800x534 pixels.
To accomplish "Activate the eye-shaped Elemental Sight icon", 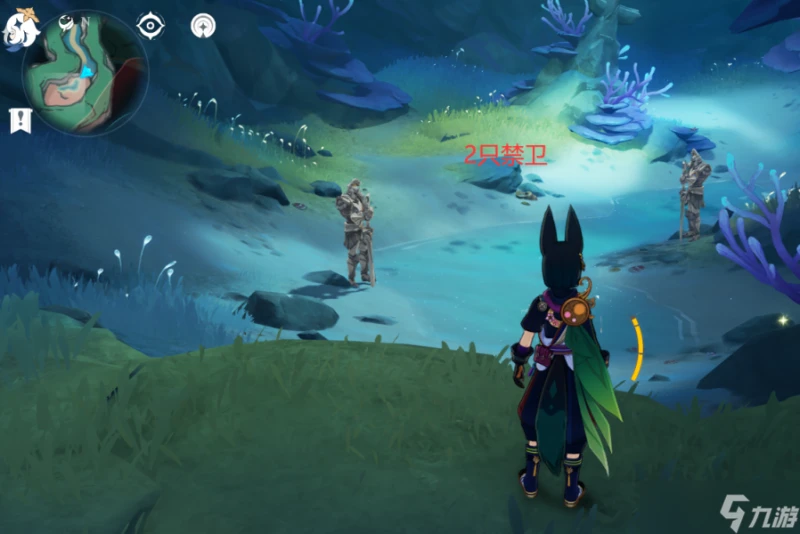I will (x=150, y=25).
